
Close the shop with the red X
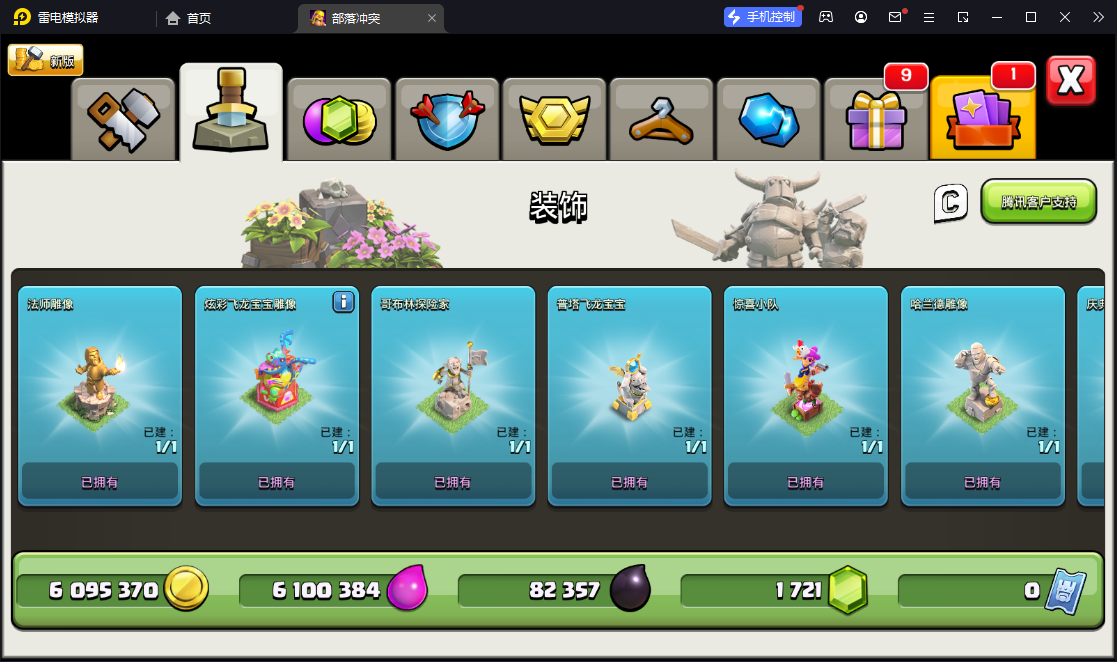1070,80
